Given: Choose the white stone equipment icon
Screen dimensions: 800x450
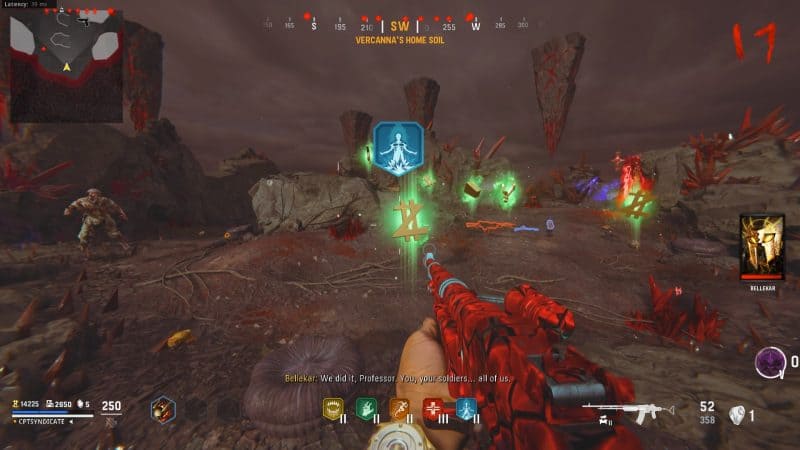Looking at the screenshot, I should click(737, 415).
